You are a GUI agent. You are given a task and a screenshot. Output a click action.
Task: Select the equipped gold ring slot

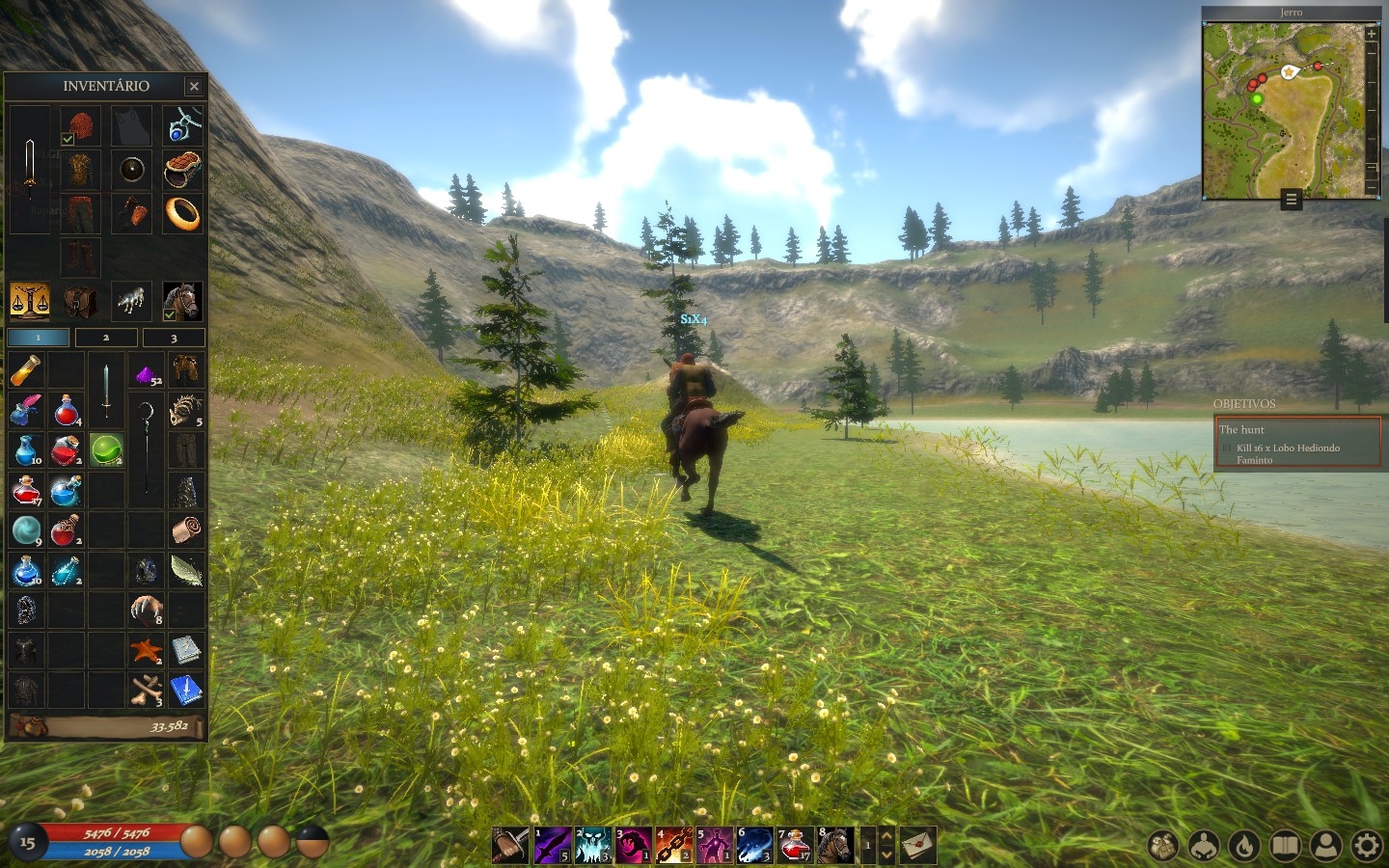click(x=182, y=212)
